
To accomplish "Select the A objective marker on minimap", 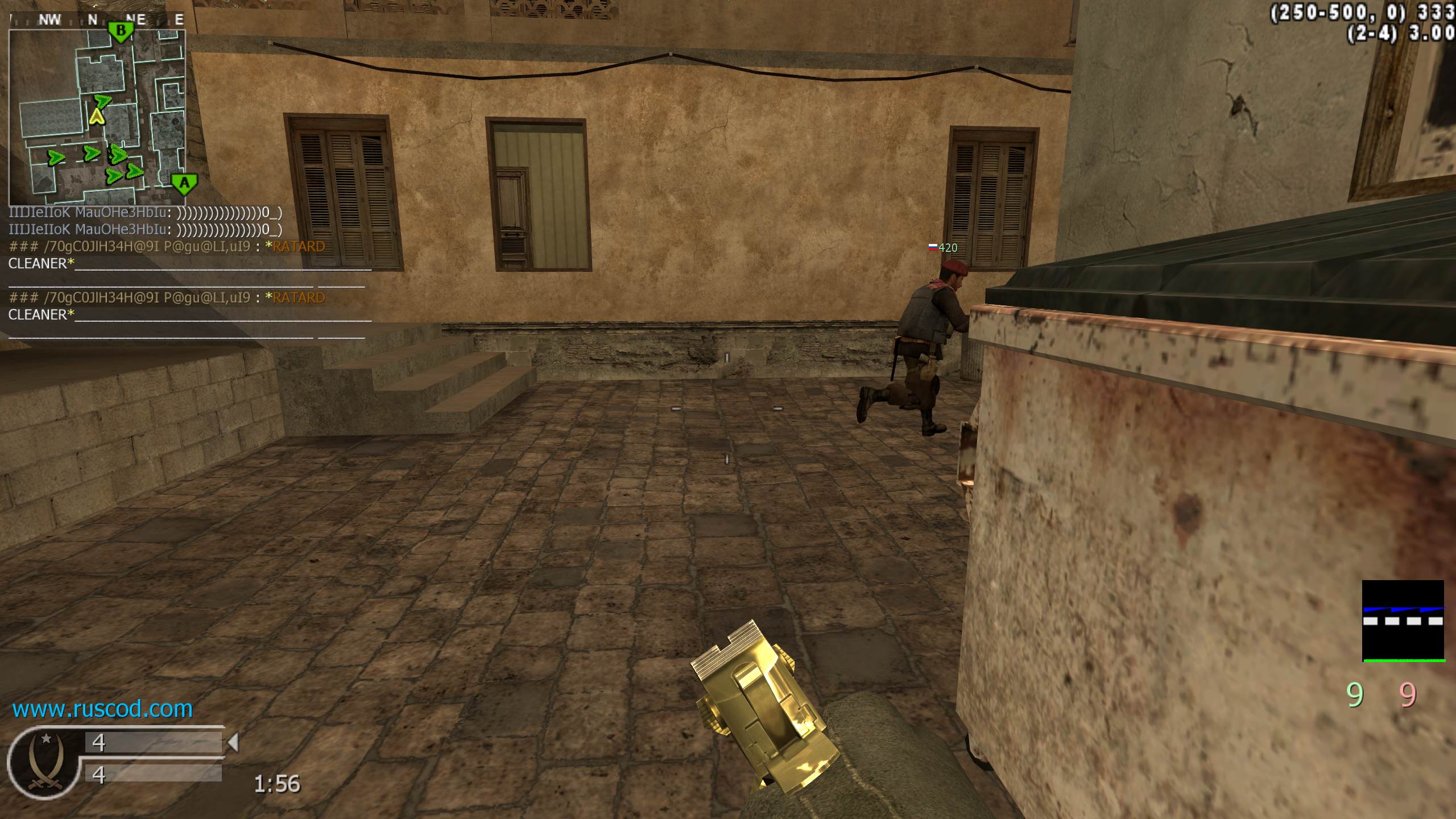I will pos(184,183).
